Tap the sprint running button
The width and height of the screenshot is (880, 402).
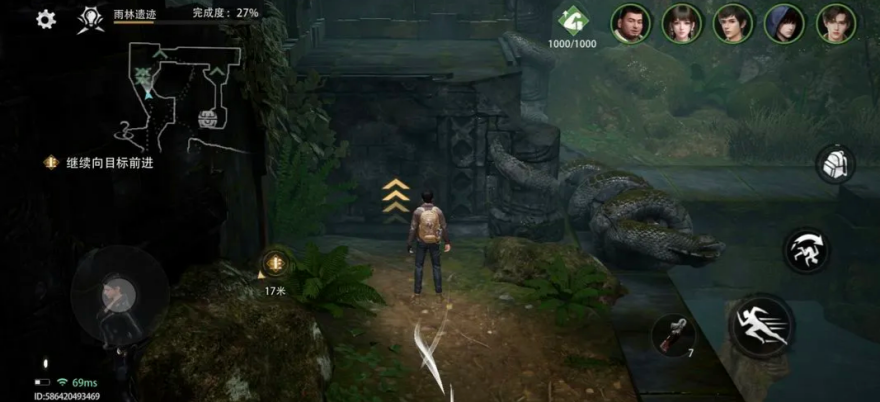tap(761, 325)
